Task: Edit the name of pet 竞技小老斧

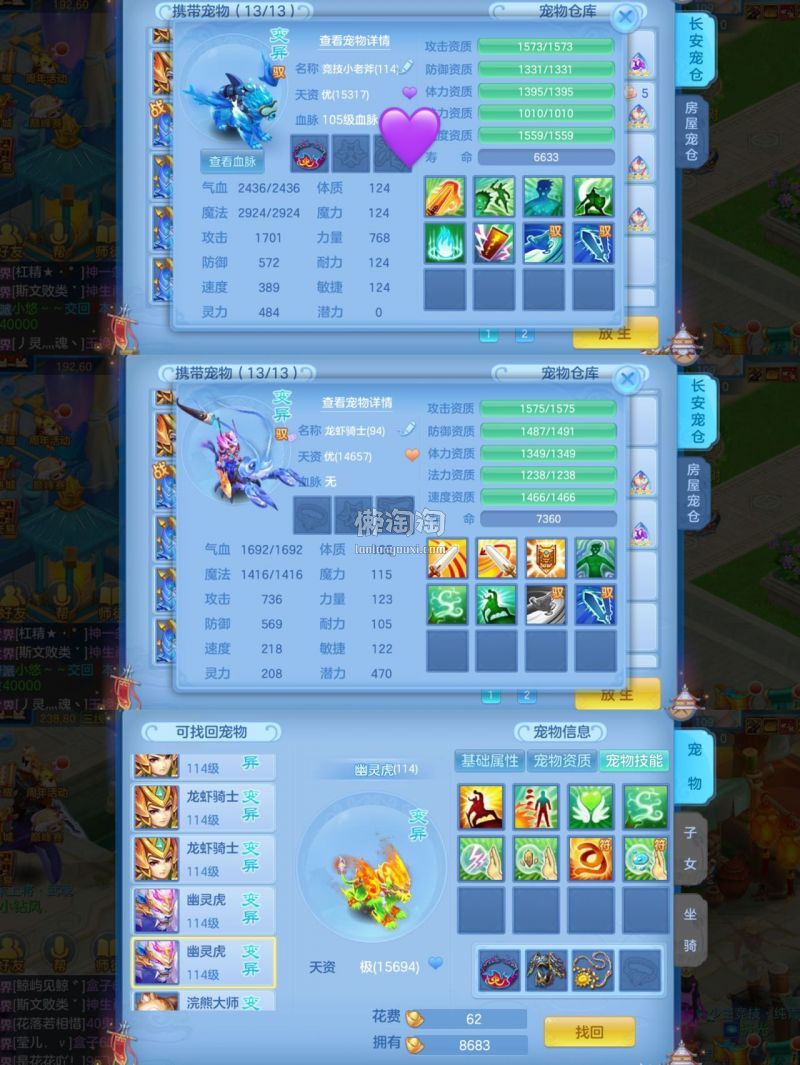Action: click(x=405, y=68)
